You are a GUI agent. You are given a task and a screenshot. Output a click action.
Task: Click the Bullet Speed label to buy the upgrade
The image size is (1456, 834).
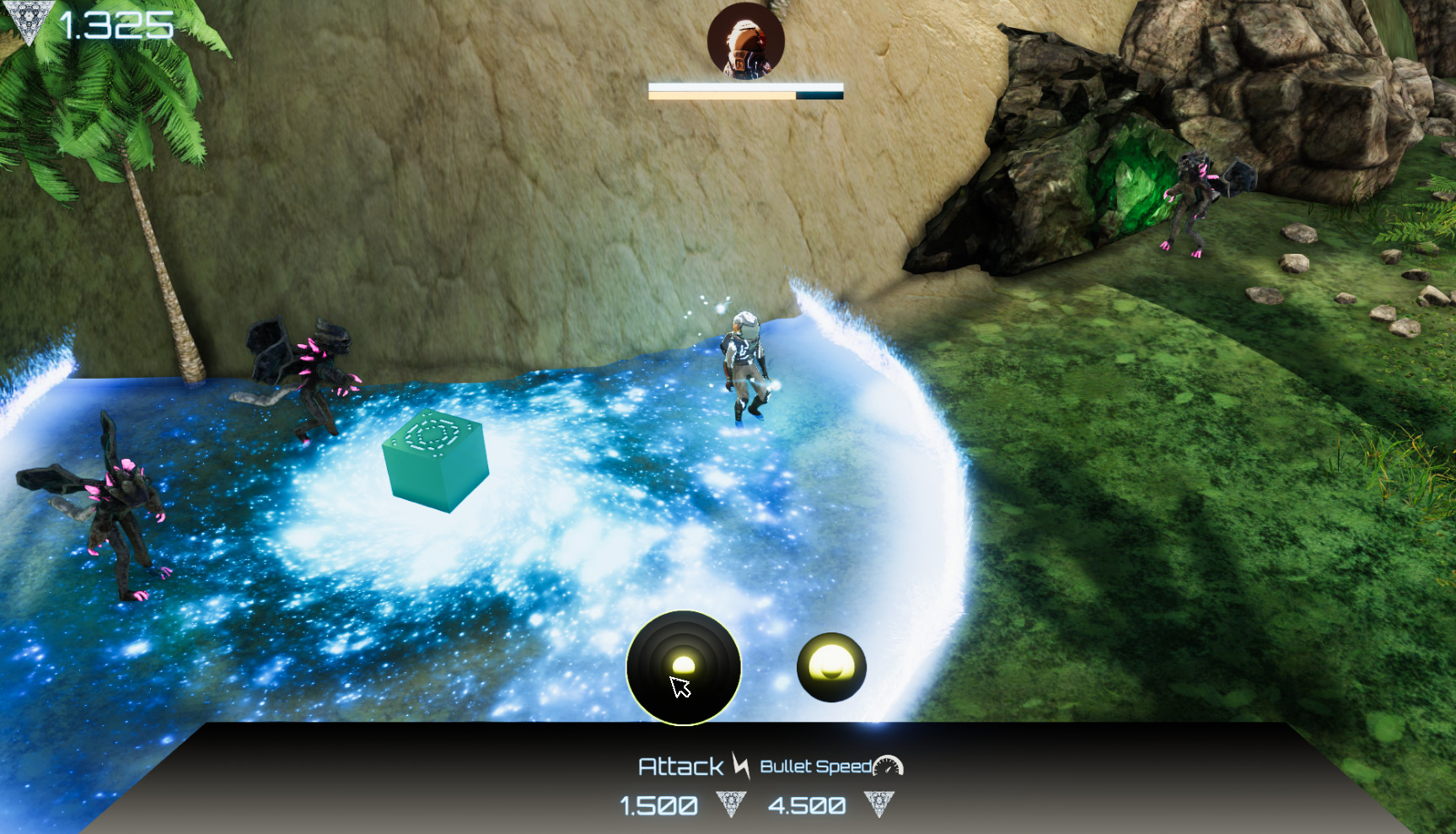[x=816, y=767]
